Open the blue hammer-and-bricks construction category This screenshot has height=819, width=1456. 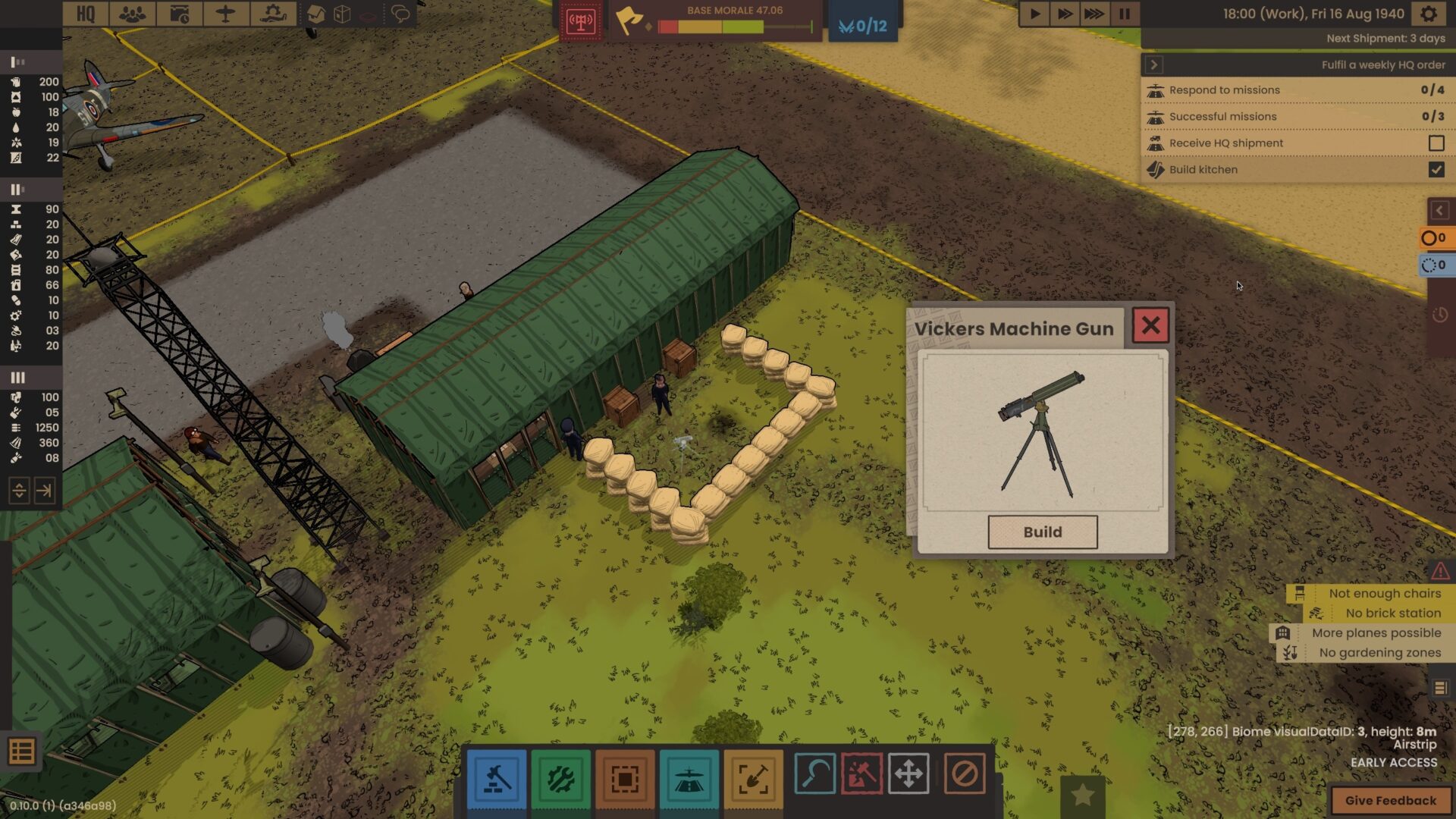(x=497, y=778)
